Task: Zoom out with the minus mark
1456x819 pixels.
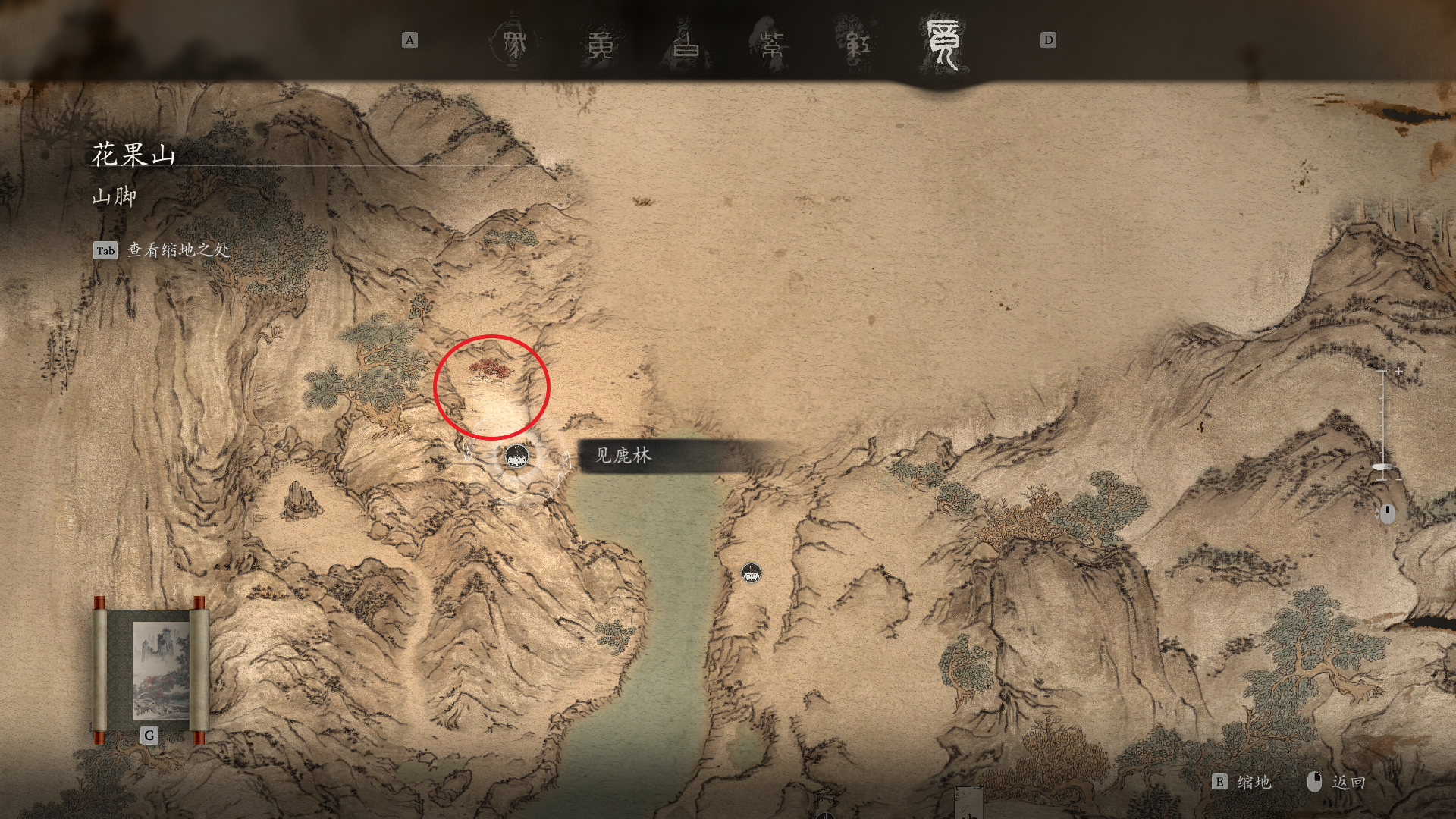Action: [1398, 479]
